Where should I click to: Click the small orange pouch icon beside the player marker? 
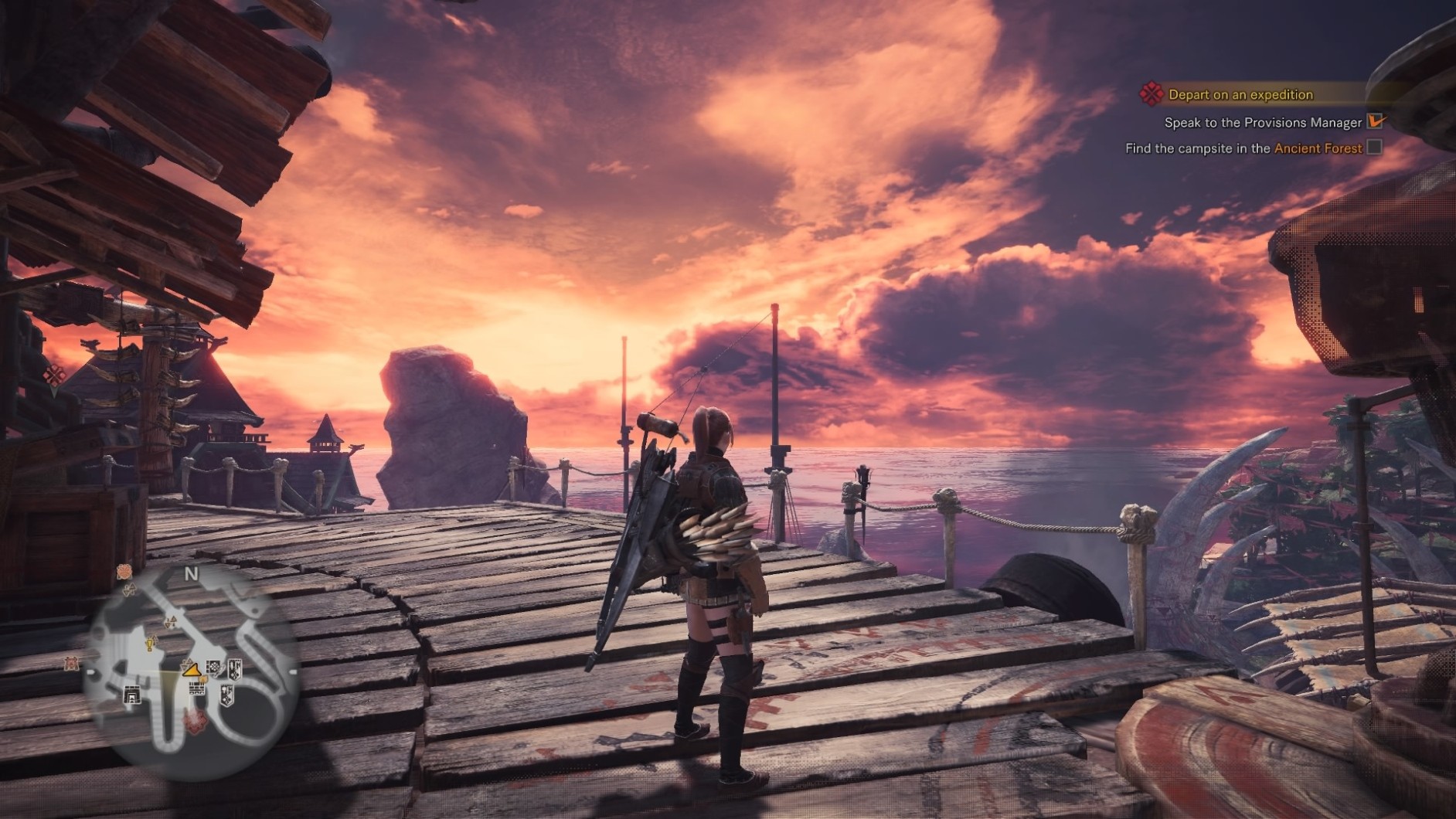tap(203, 679)
